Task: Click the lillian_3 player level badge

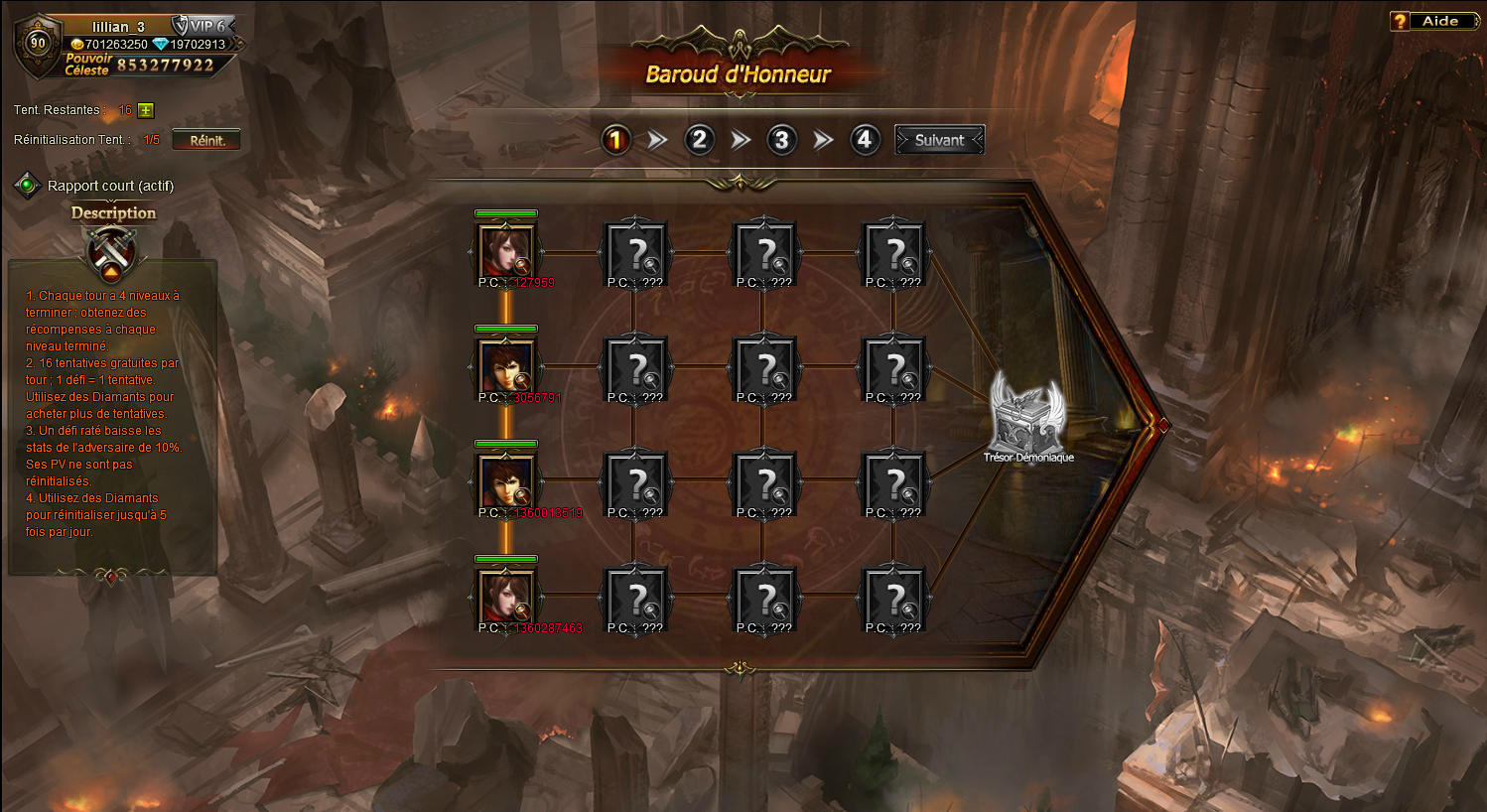Action: [x=38, y=43]
